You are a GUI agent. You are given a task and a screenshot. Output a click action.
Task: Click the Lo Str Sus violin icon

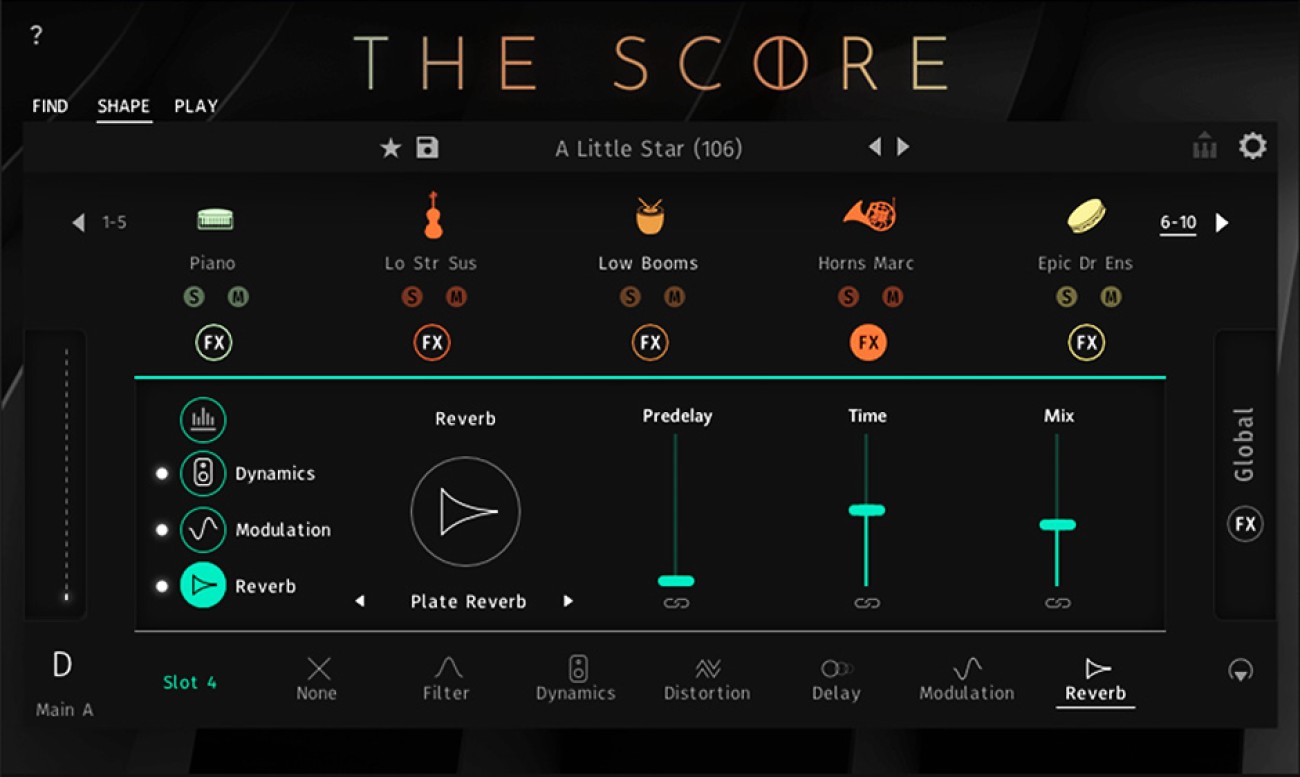tap(432, 215)
